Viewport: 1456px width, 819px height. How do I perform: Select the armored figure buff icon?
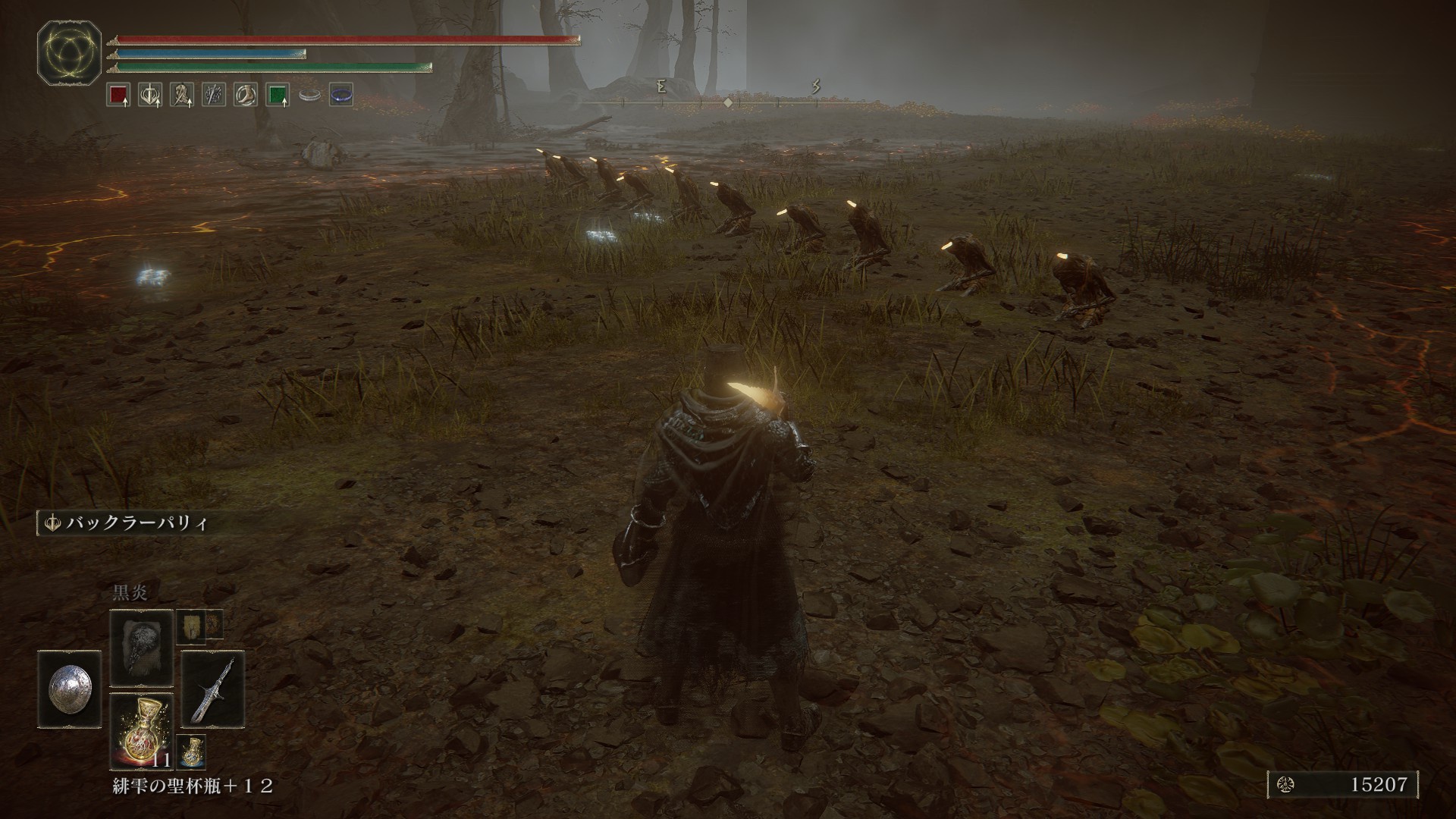181,96
